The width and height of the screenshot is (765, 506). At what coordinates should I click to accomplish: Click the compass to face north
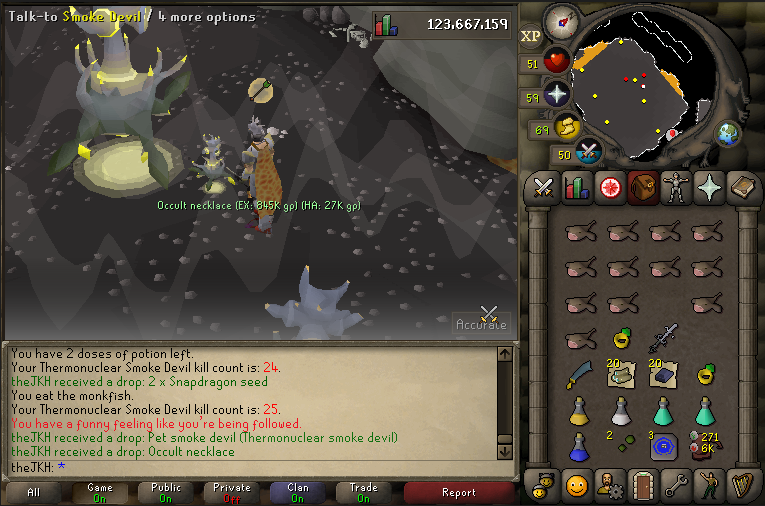click(x=560, y=21)
